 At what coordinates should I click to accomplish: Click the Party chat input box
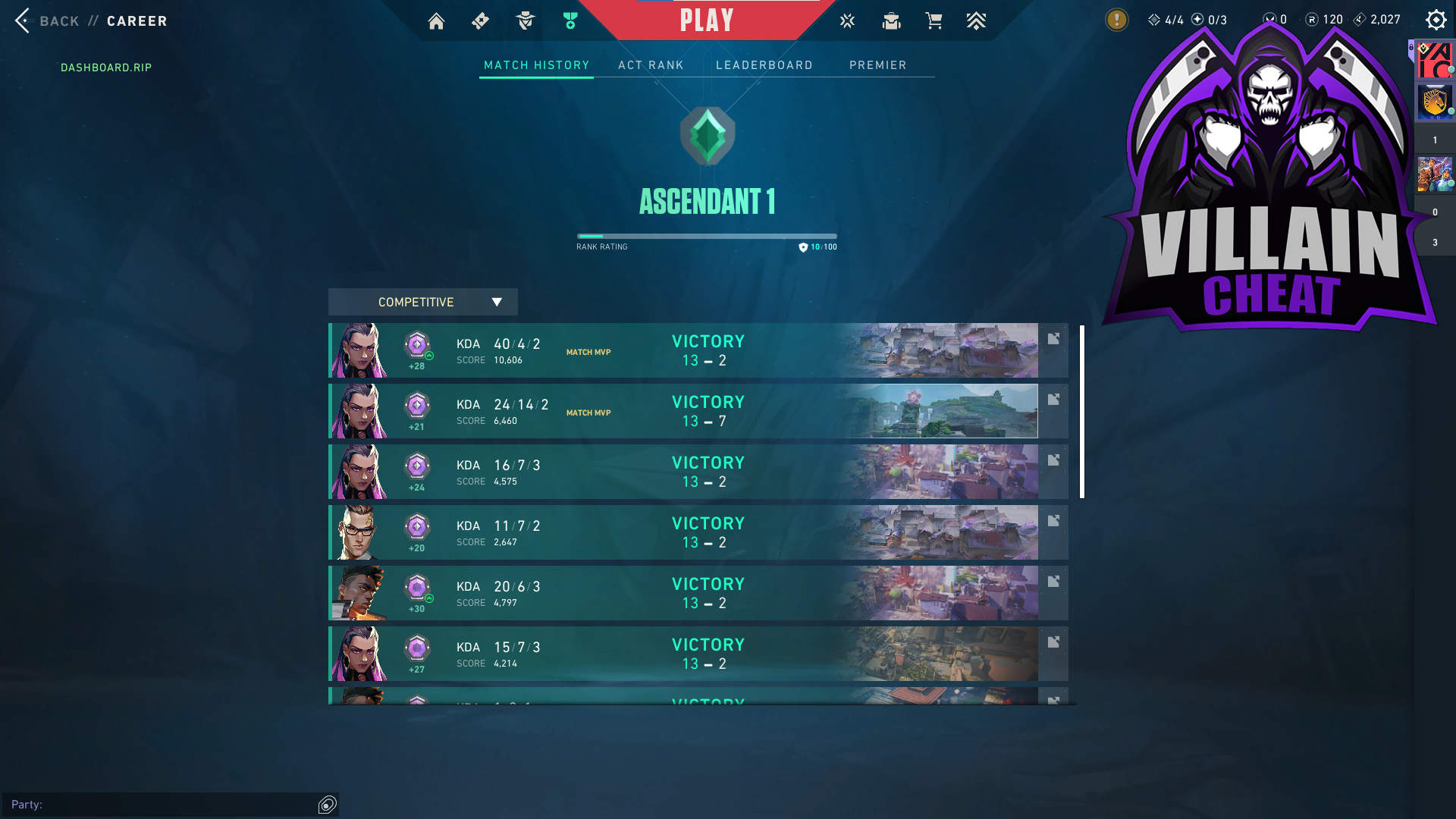(x=163, y=805)
